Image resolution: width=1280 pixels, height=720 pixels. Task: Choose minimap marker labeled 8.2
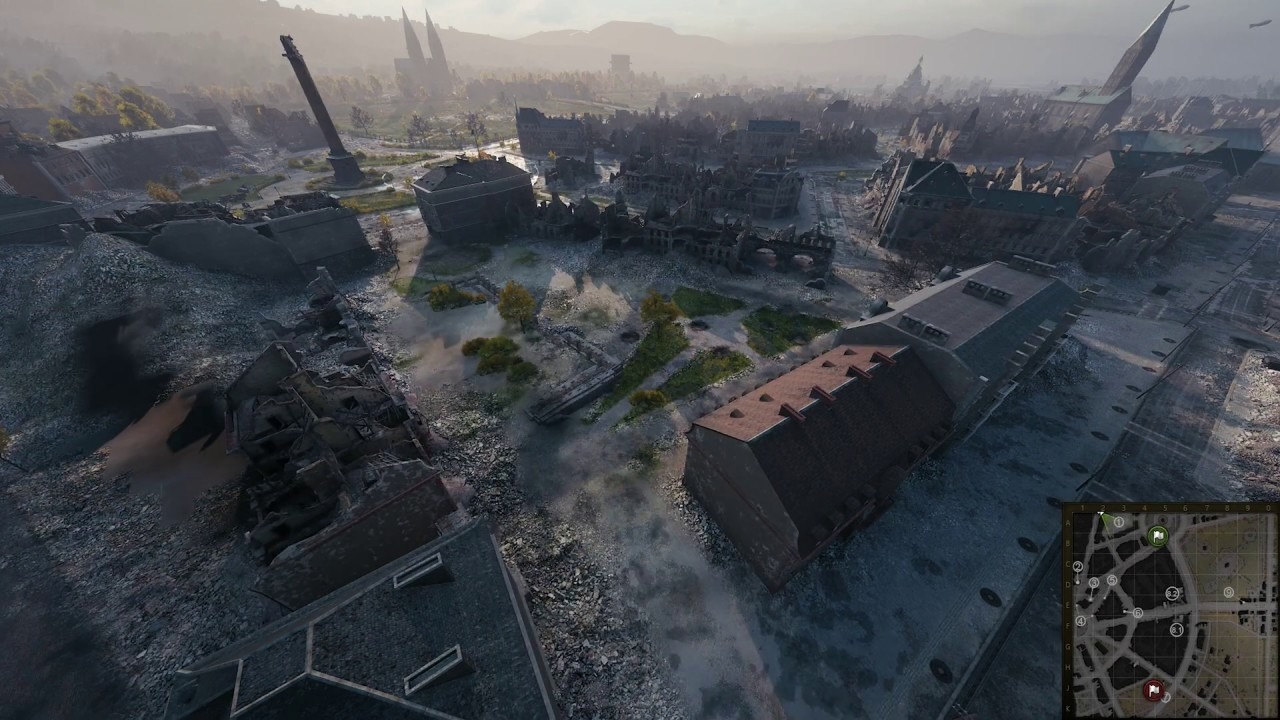(x=1172, y=593)
